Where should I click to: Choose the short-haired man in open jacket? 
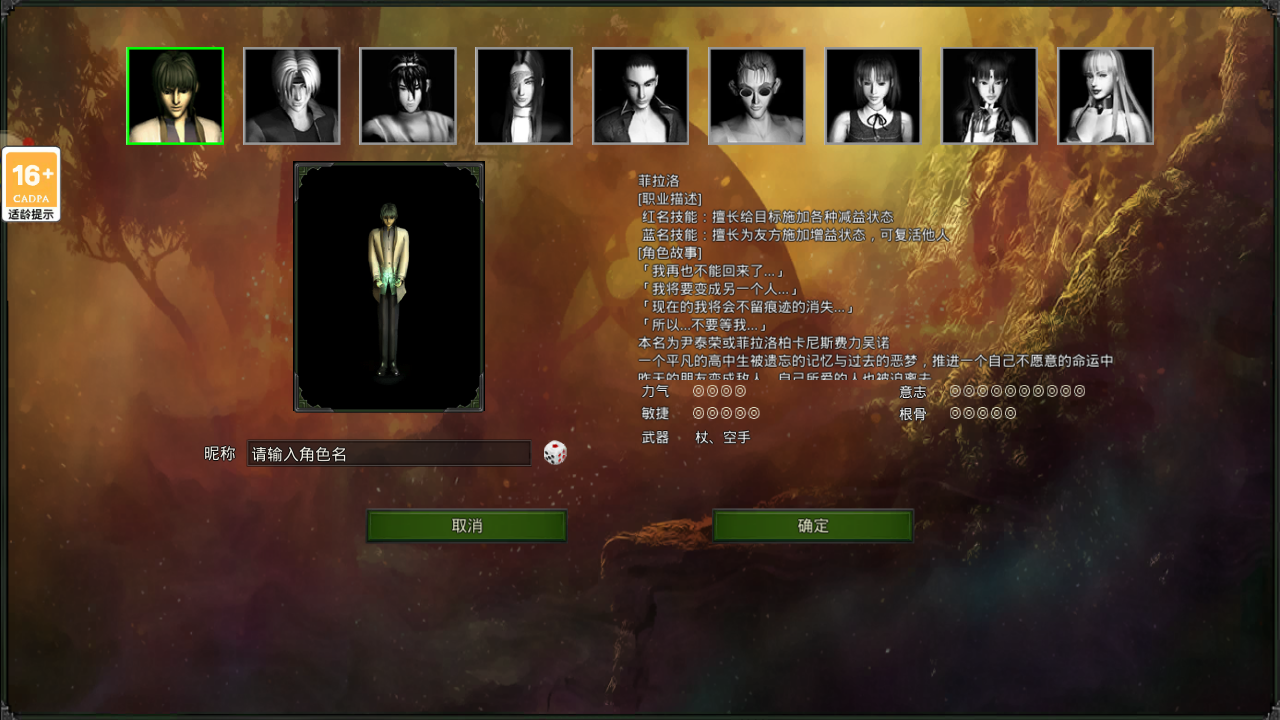pyautogui.click(x=640, y=96)
